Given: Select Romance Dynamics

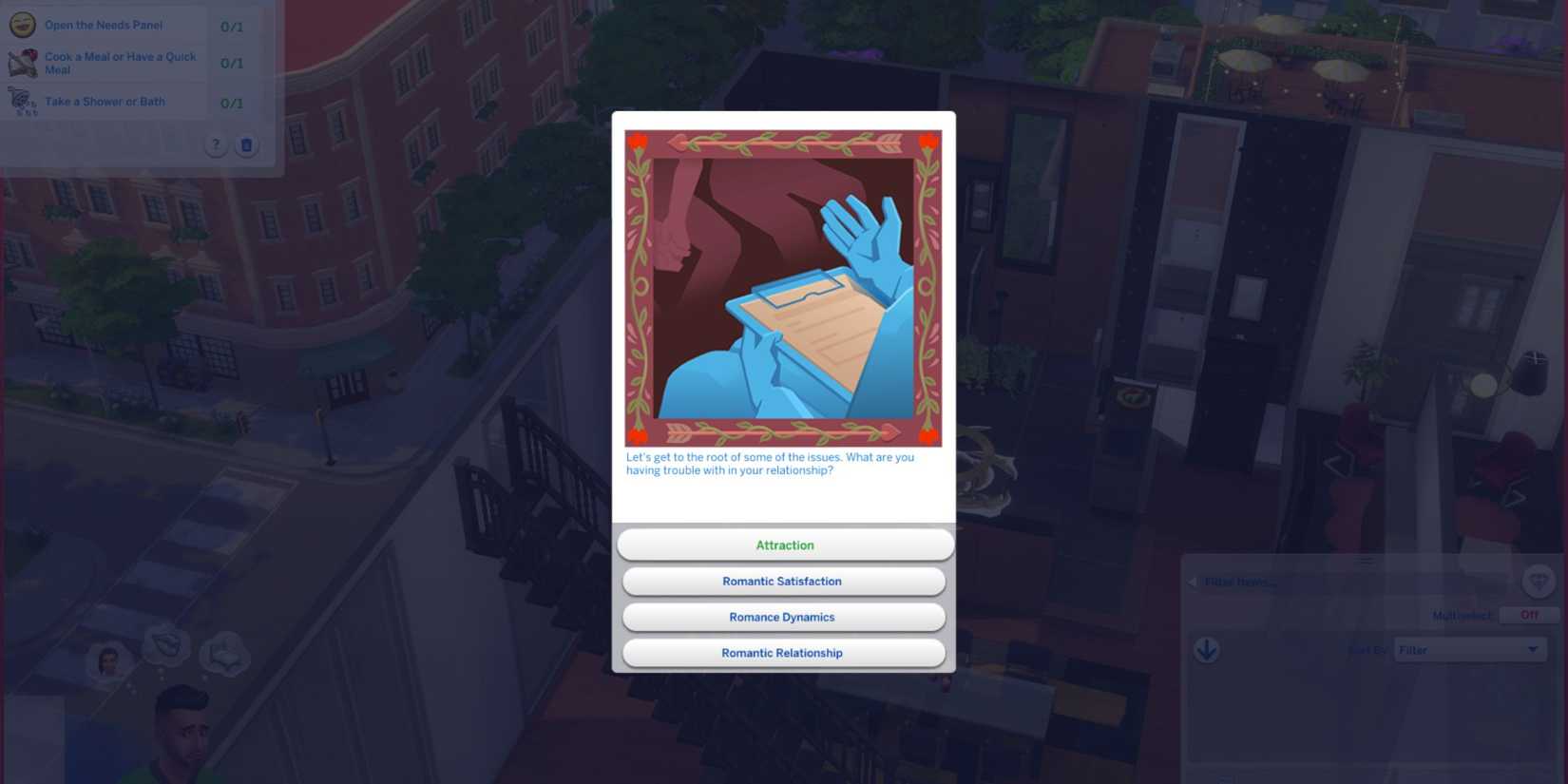Looking at the screenshot, I should tap(782, 617).
